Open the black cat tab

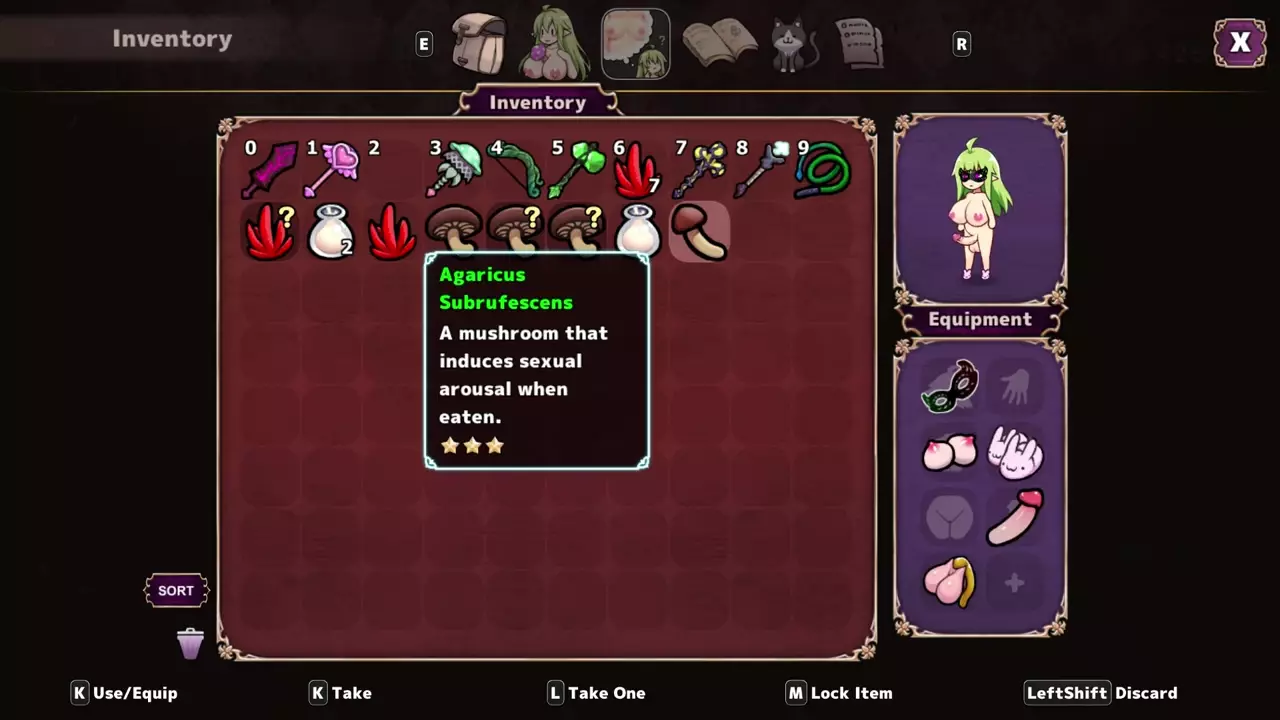[794, 45]
